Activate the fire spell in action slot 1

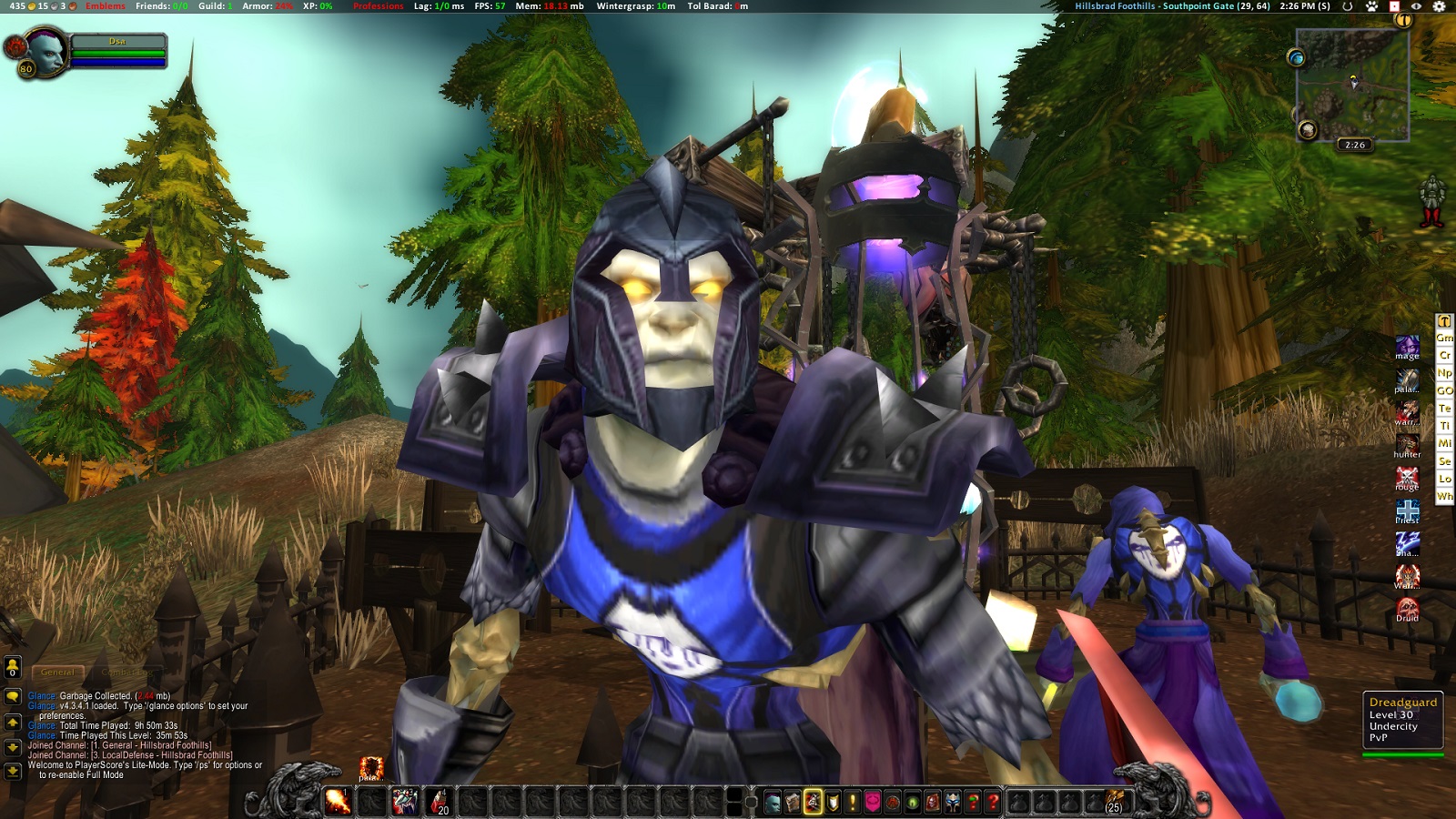338,802
